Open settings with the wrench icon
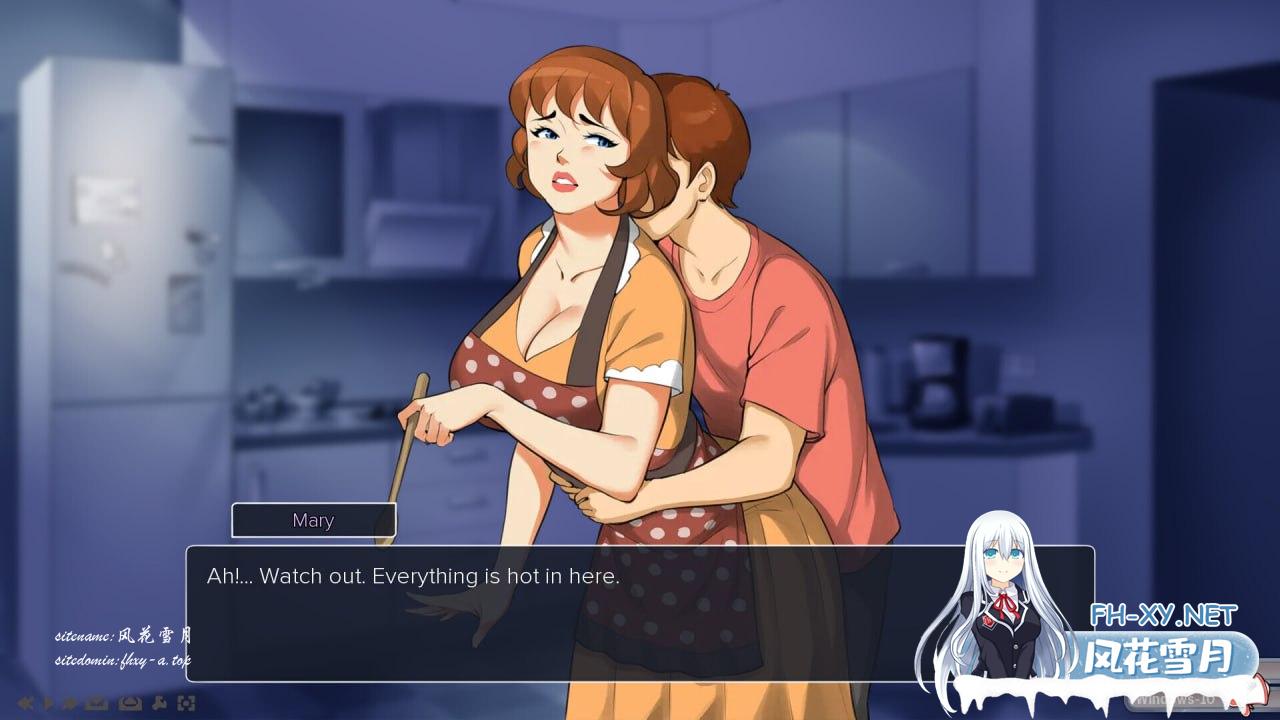 [x=160, y=703]
